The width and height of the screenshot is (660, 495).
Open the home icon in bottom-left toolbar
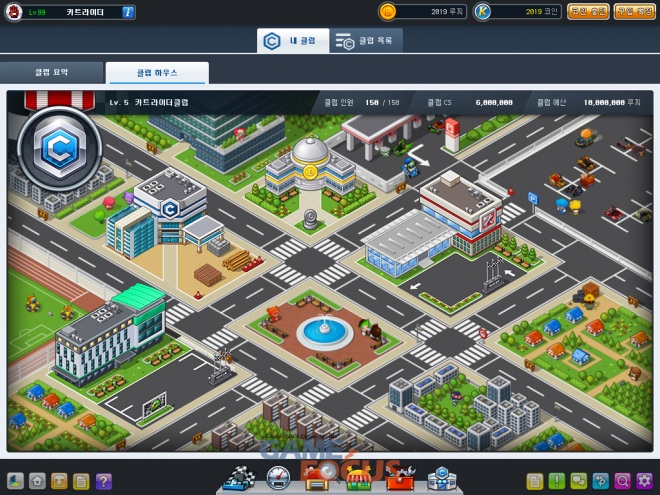[x=37, y=481]
